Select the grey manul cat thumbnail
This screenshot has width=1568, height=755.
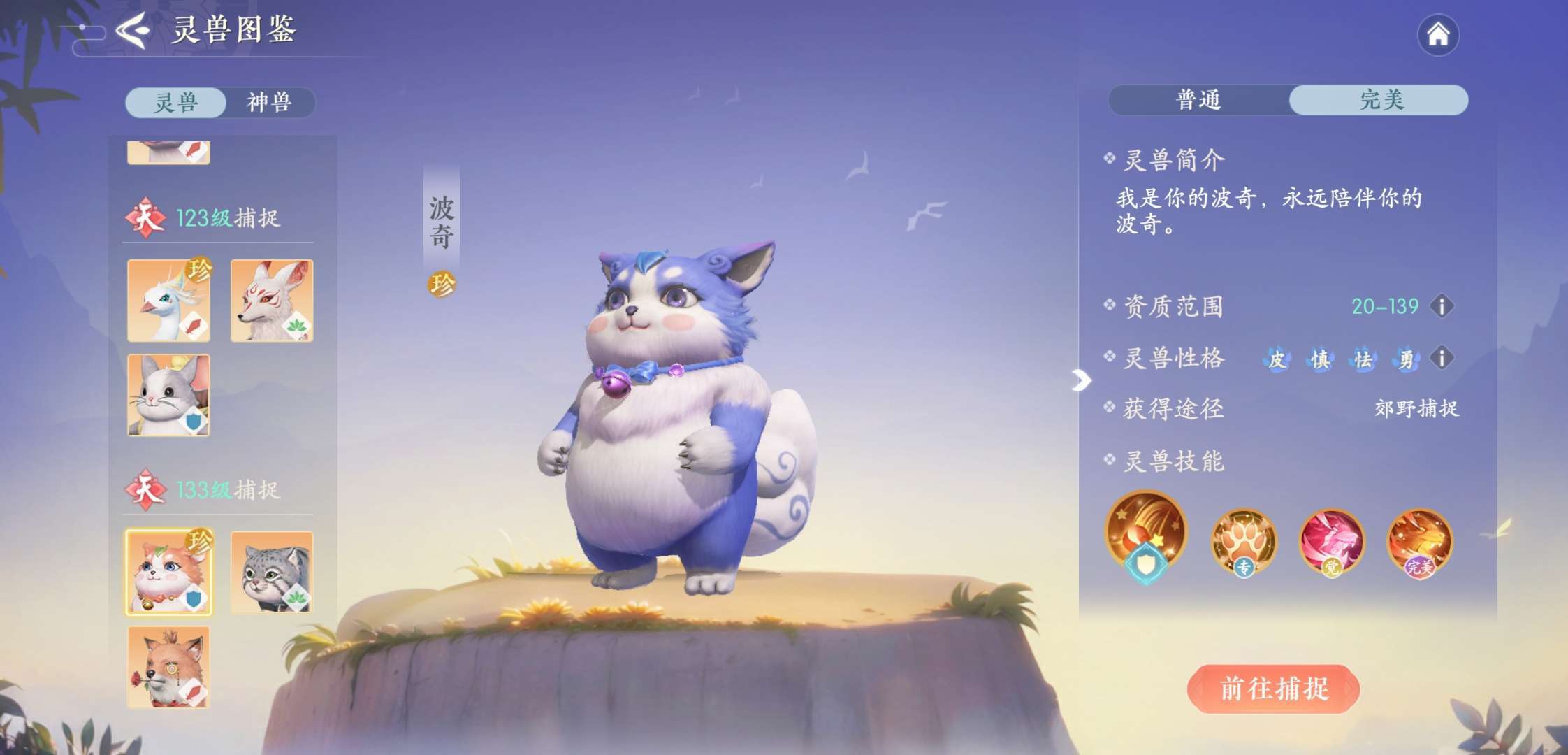(272, 573)
